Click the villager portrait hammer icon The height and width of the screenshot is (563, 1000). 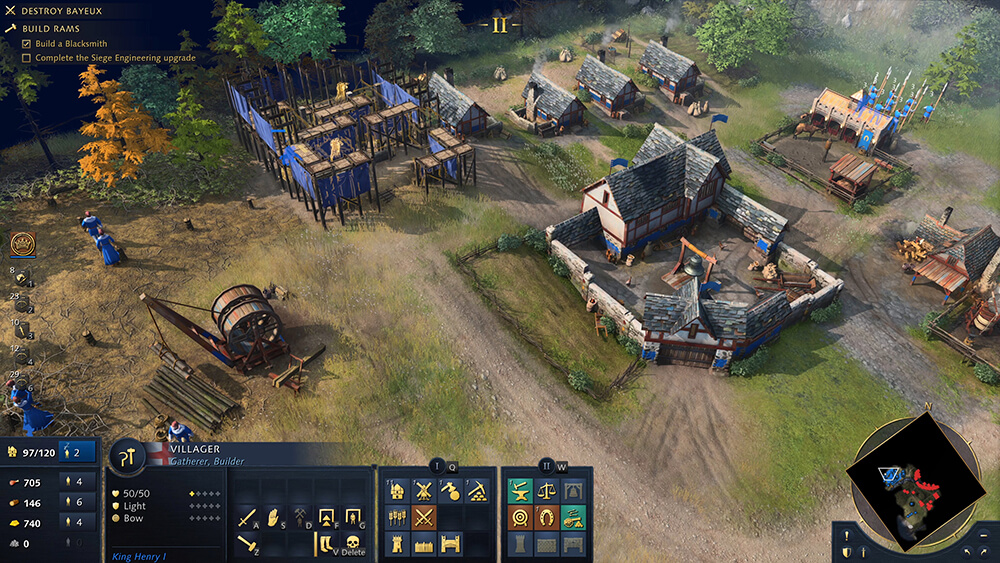(x=129, y=457)
